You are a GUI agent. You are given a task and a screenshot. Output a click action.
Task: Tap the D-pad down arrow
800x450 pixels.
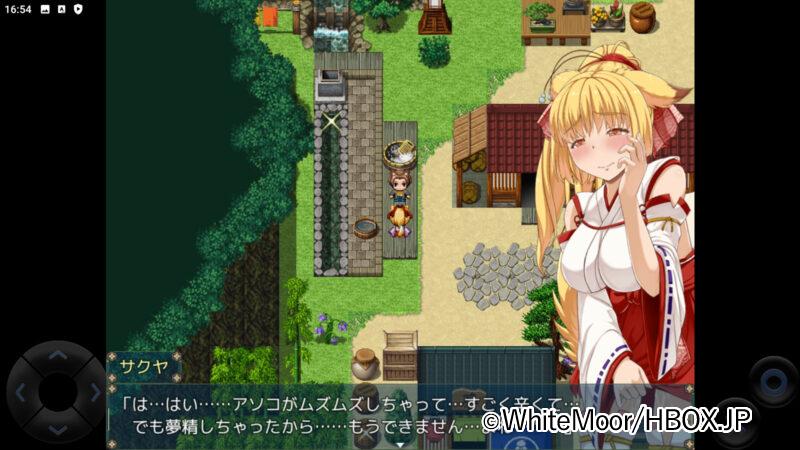point(57,430)
